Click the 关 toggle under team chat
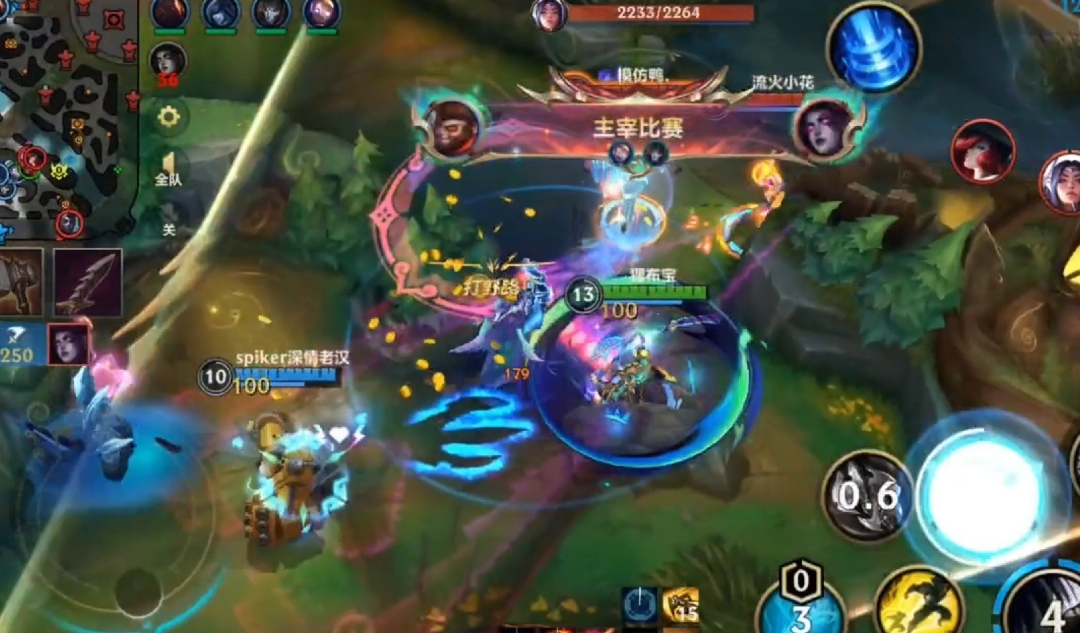The image size is (1080, 633). [169, 227]
